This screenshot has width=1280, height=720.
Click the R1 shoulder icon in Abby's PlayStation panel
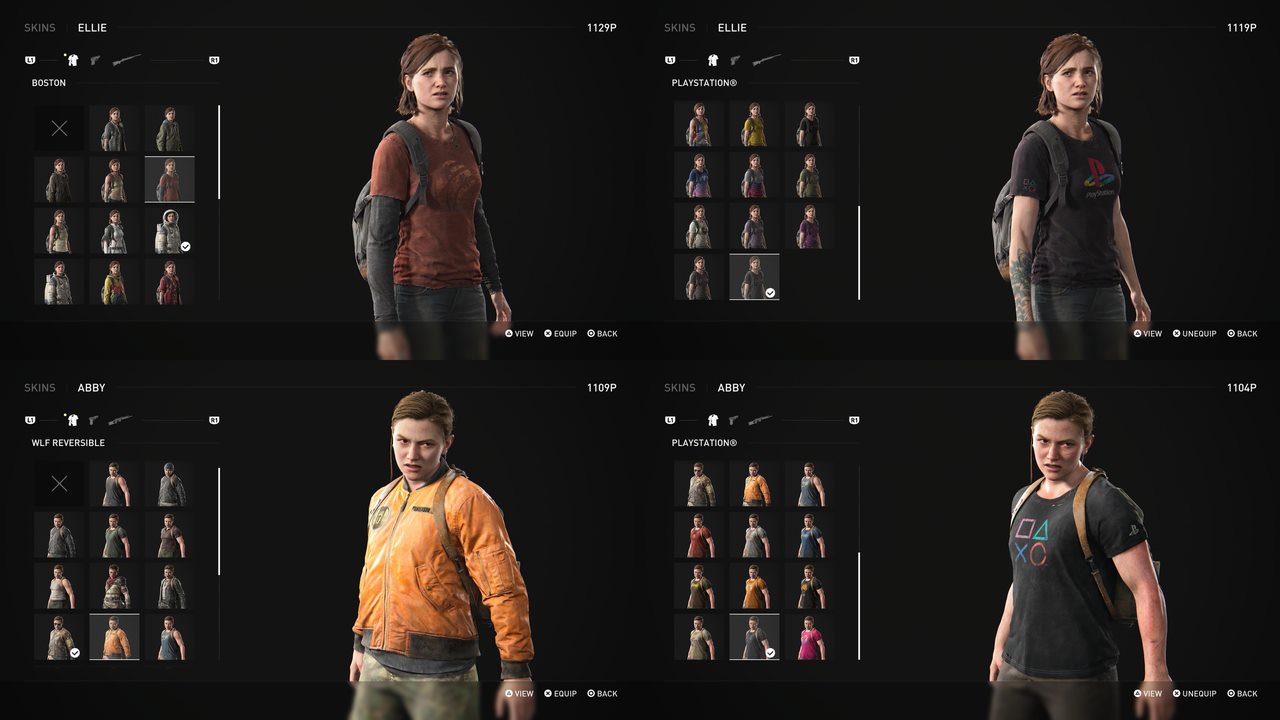(853, 419)
